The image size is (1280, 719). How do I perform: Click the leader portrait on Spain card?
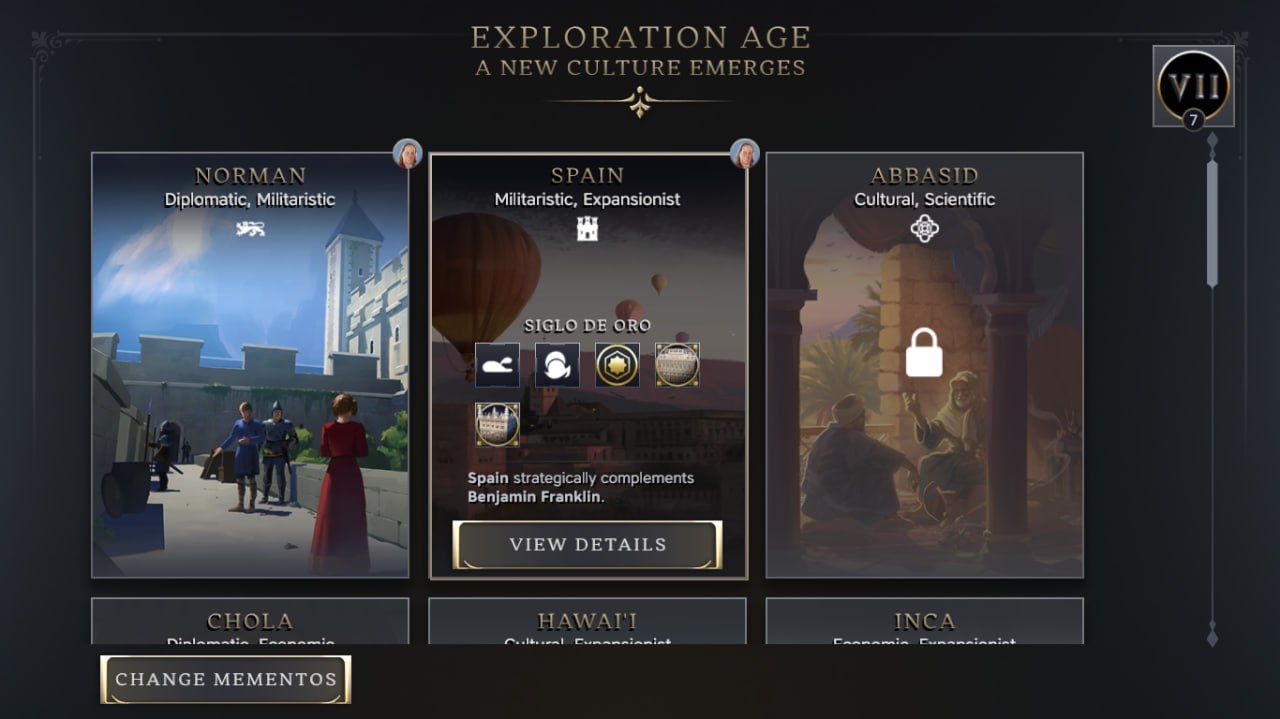[745, 154]
